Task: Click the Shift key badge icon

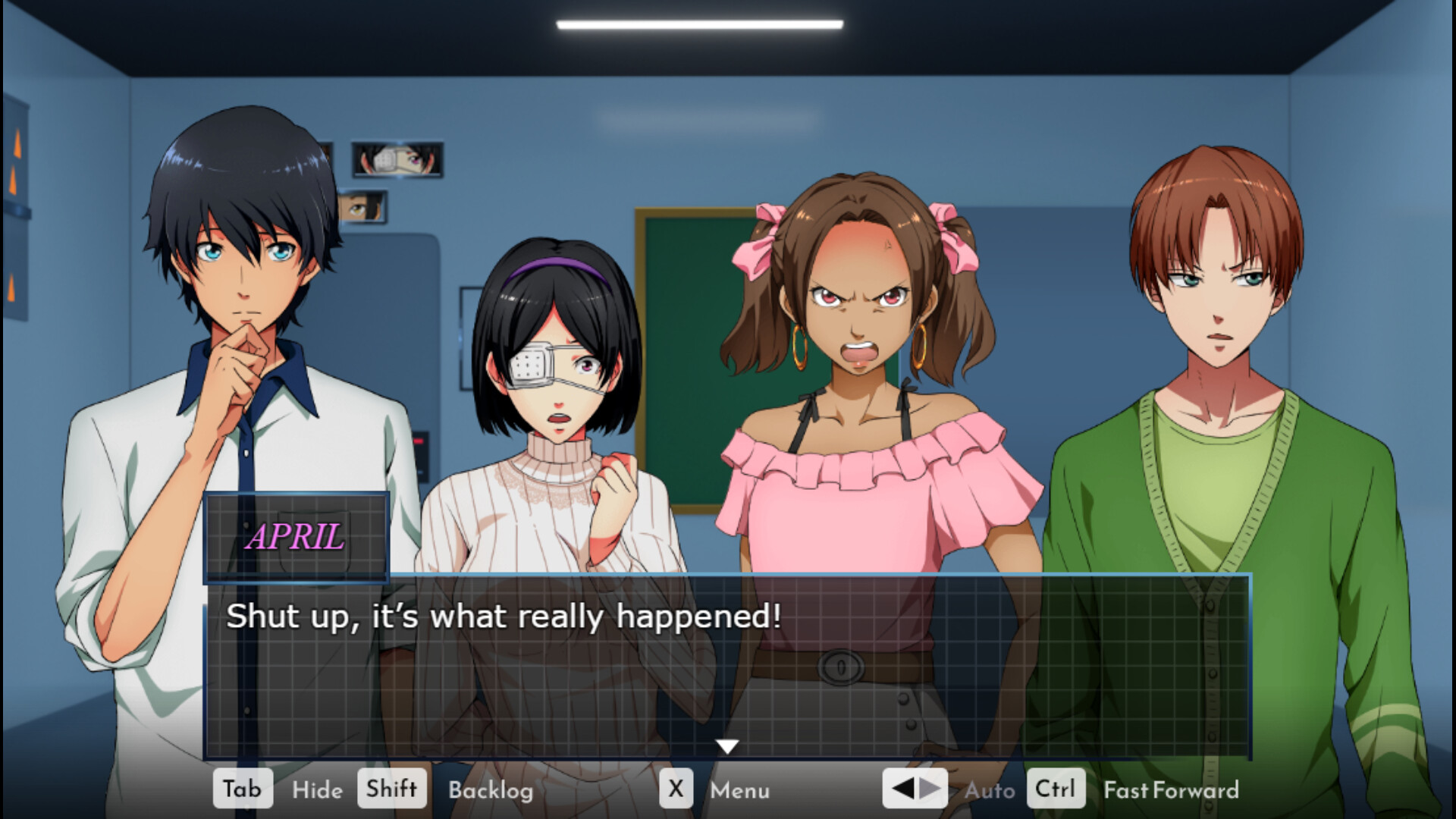Action: tap(391, 789)
